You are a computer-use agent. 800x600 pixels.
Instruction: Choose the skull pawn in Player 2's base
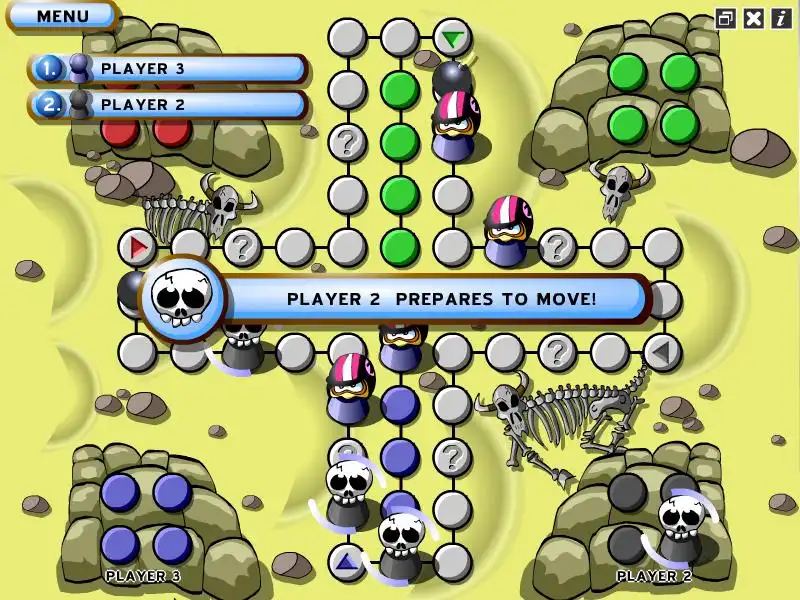(679, 526)
